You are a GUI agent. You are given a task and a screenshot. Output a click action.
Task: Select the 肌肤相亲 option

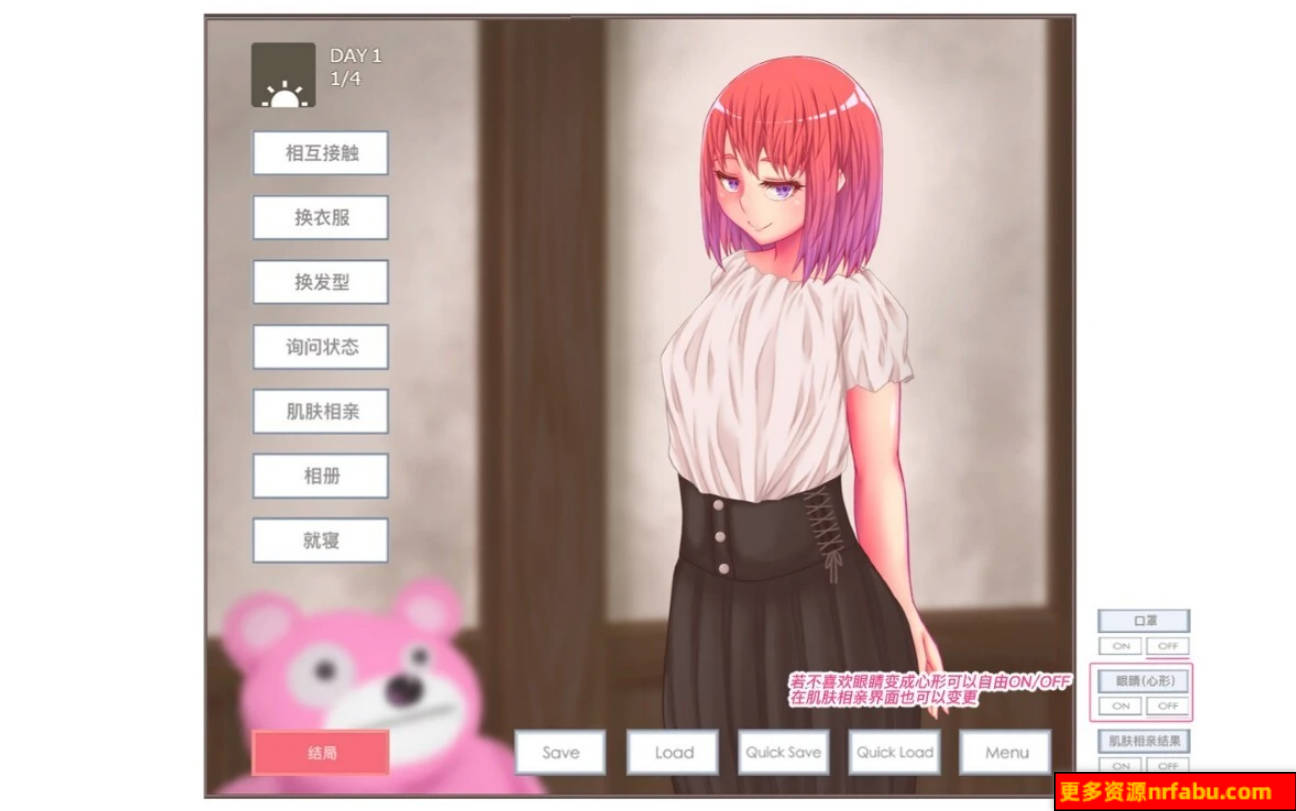point(320,412)
